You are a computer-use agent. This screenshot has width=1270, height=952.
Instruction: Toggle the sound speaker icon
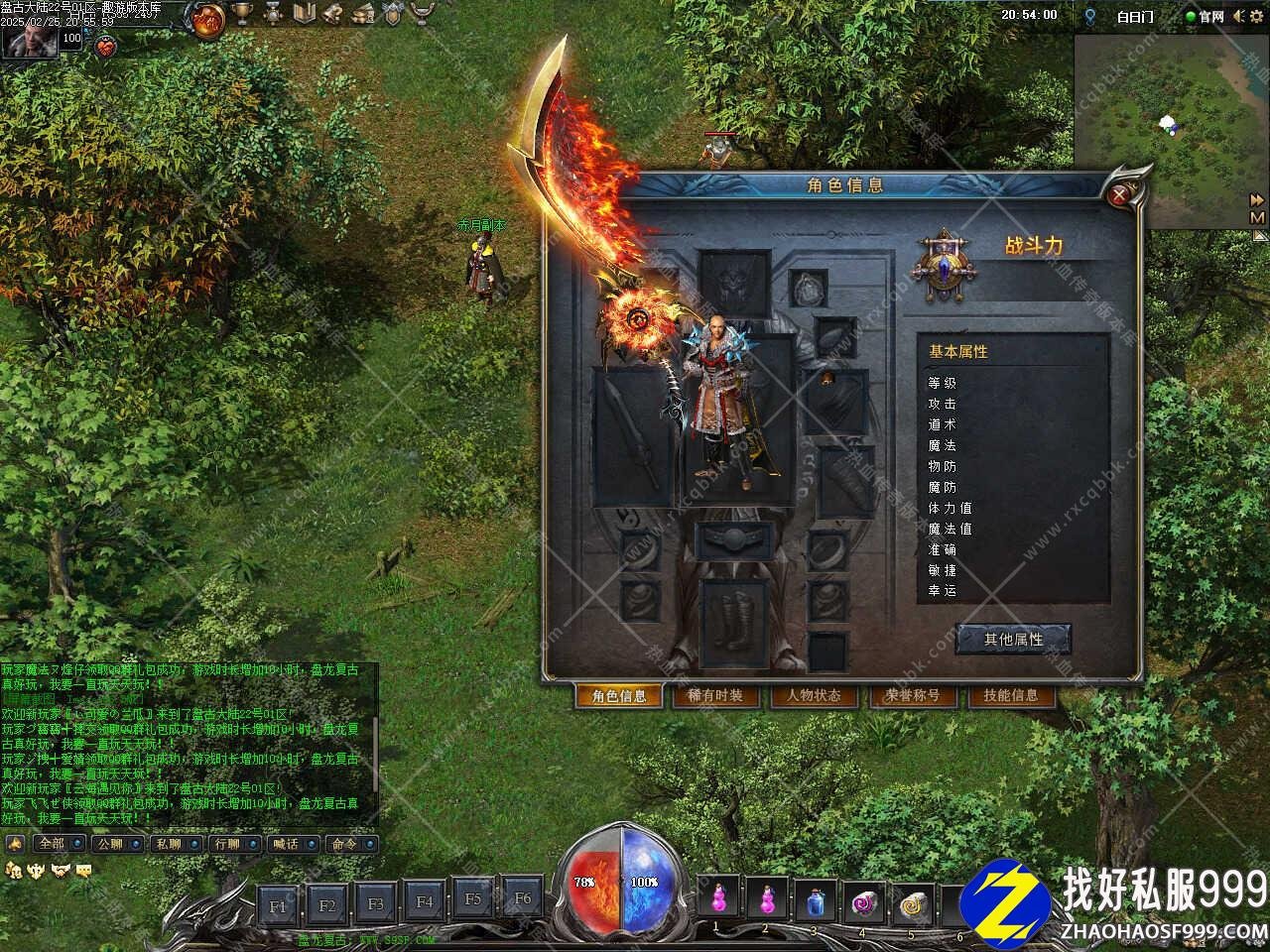[x=1238, y=16]
